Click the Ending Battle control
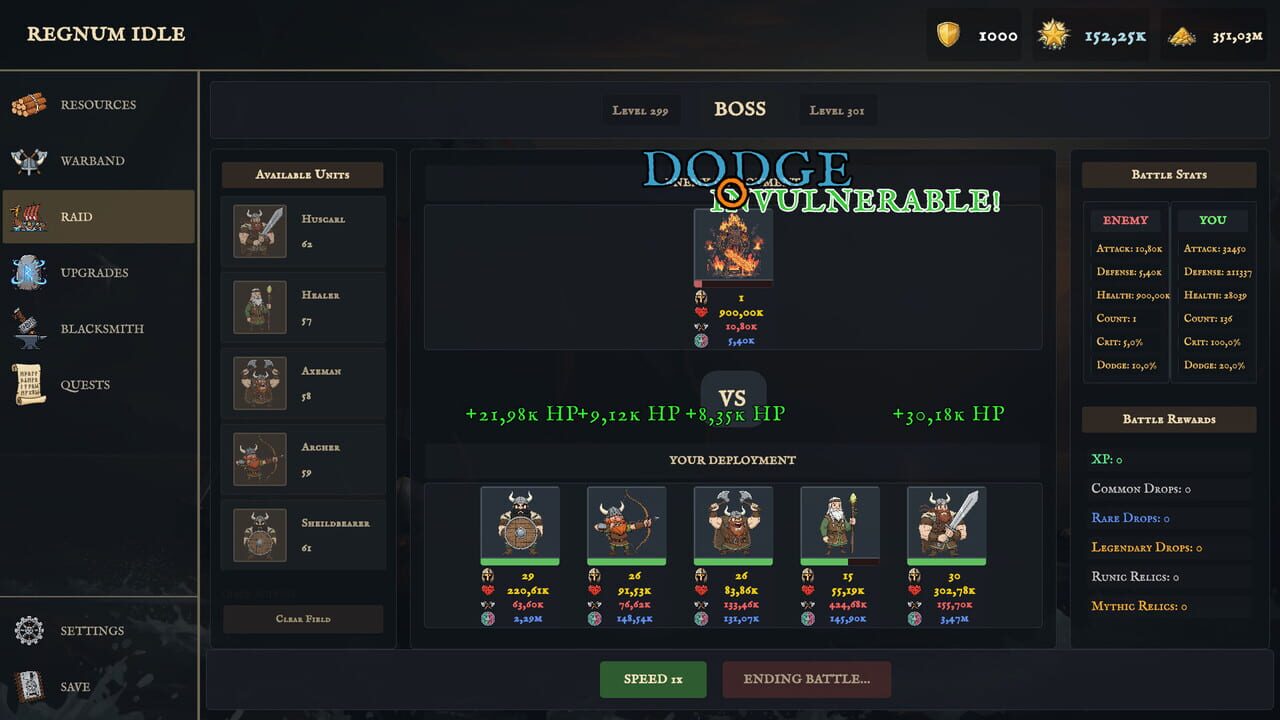 click(x=807, y=679)
